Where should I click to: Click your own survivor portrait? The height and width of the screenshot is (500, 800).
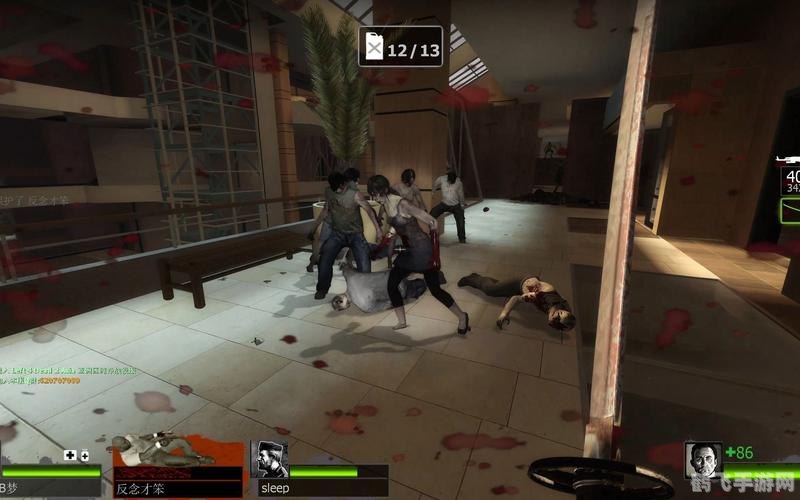coord(703,460)
